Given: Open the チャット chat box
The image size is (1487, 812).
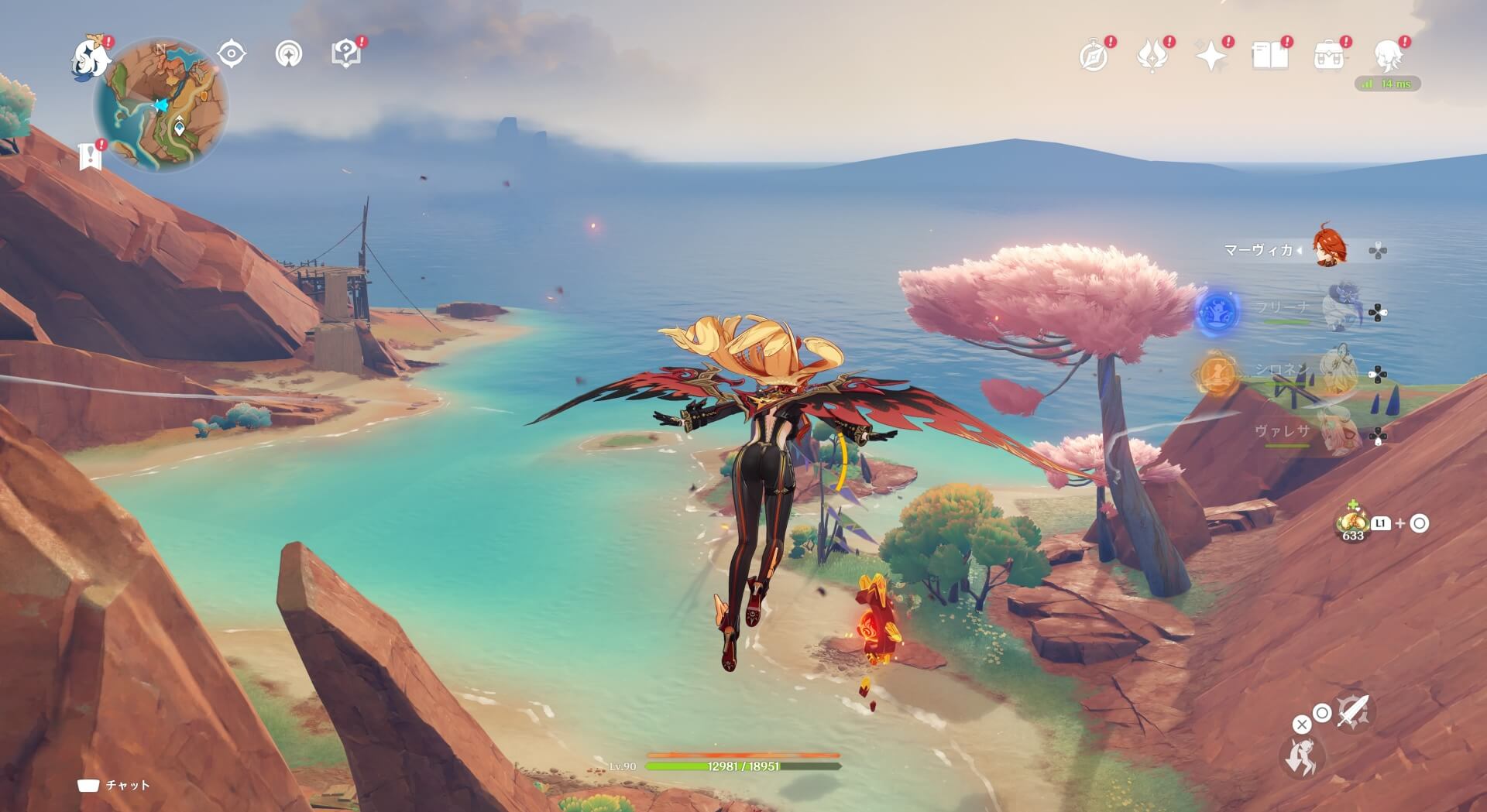Looking at the screenshot, I should point(115,786).
